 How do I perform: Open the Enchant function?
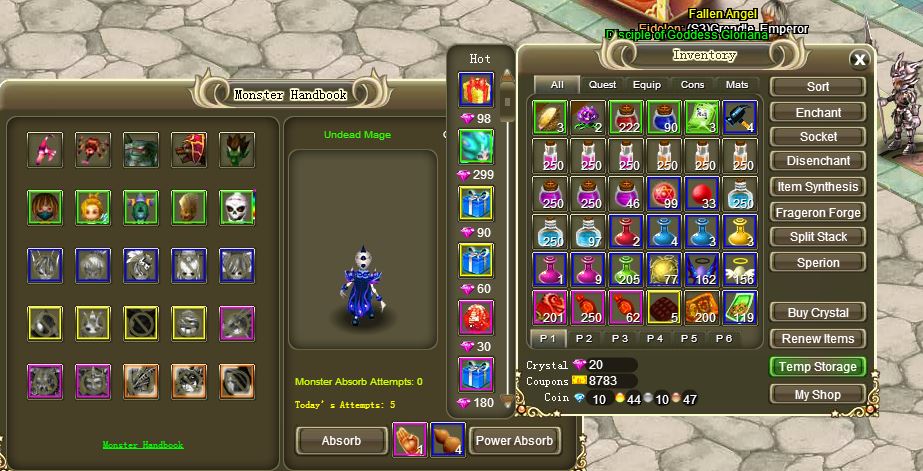click(818, 112)
